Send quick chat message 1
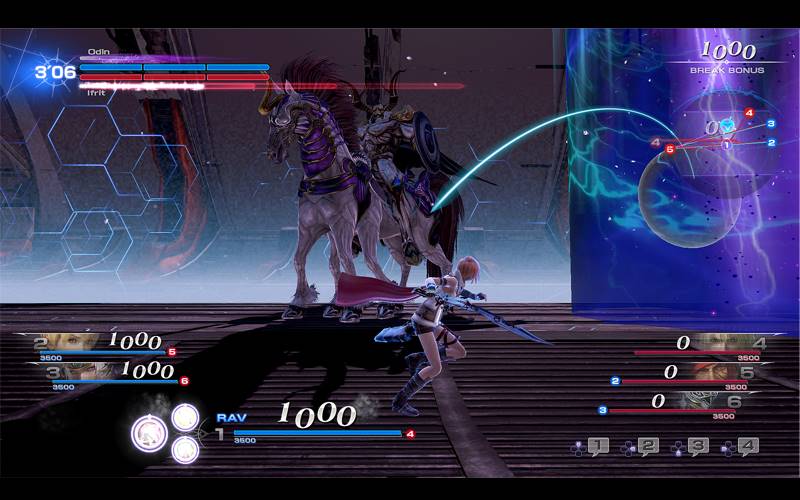 [597, 447]
